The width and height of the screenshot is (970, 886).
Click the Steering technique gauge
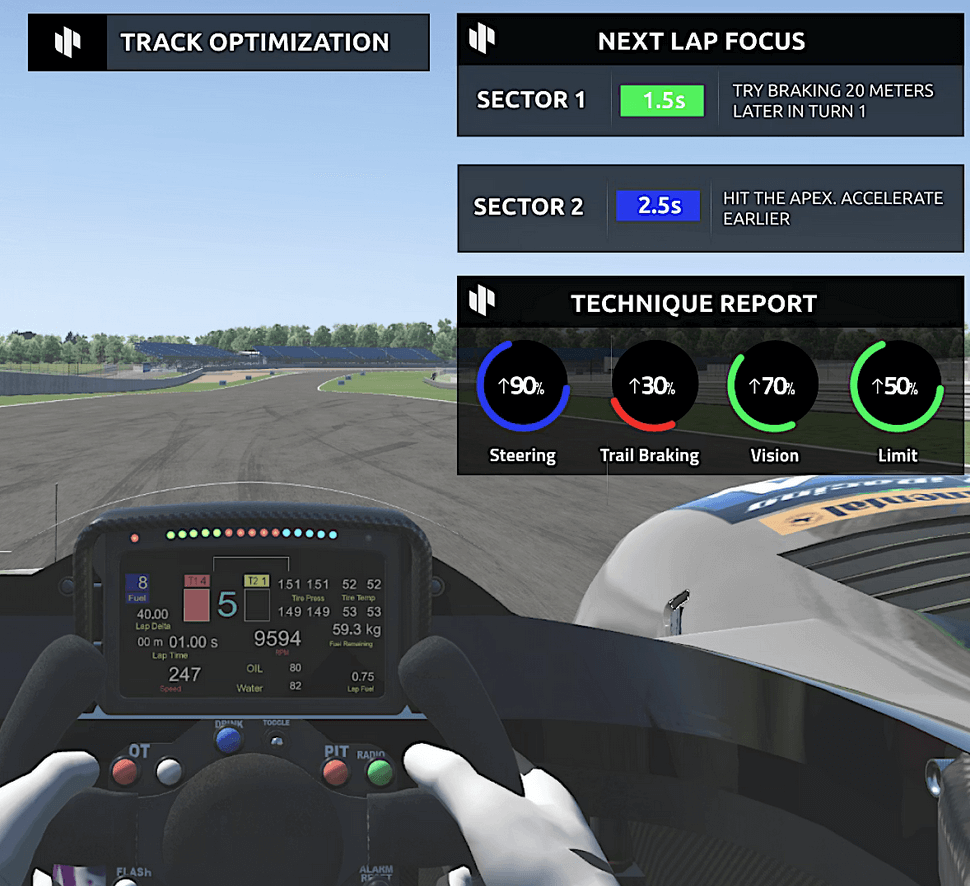(x=523, y=387)
